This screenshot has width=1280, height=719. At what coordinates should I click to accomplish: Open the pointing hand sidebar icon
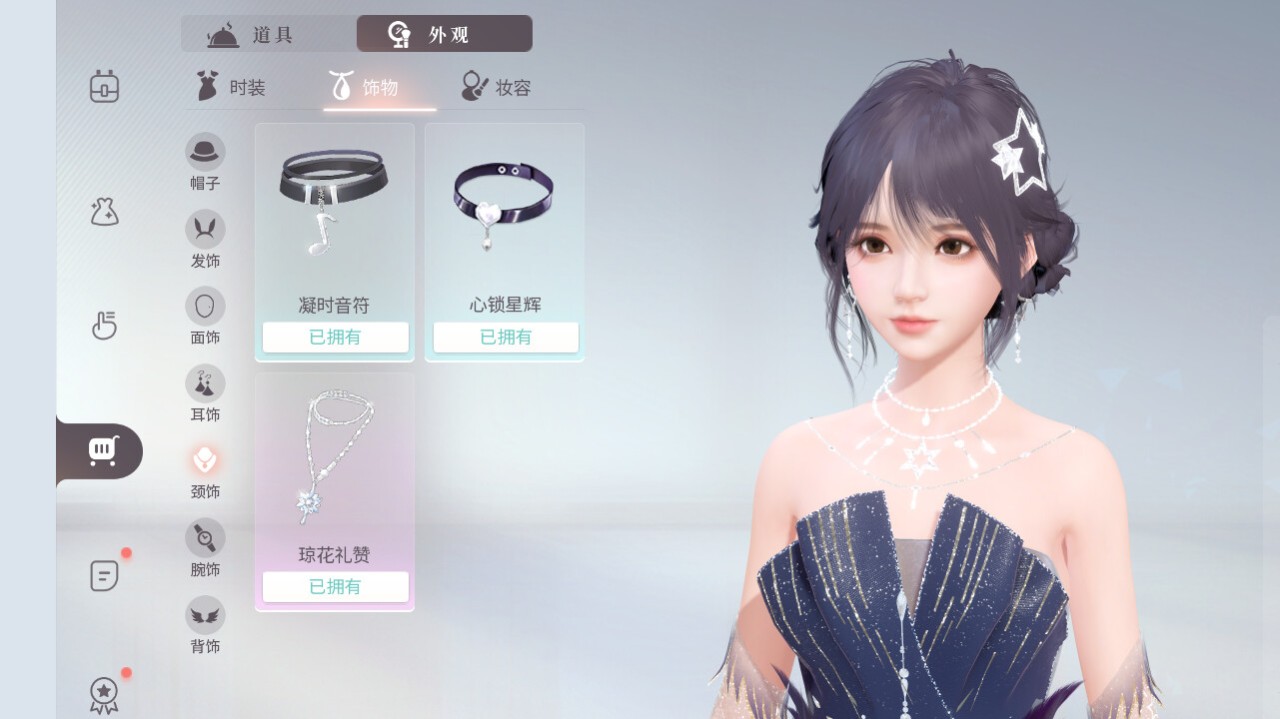[104, 326]
